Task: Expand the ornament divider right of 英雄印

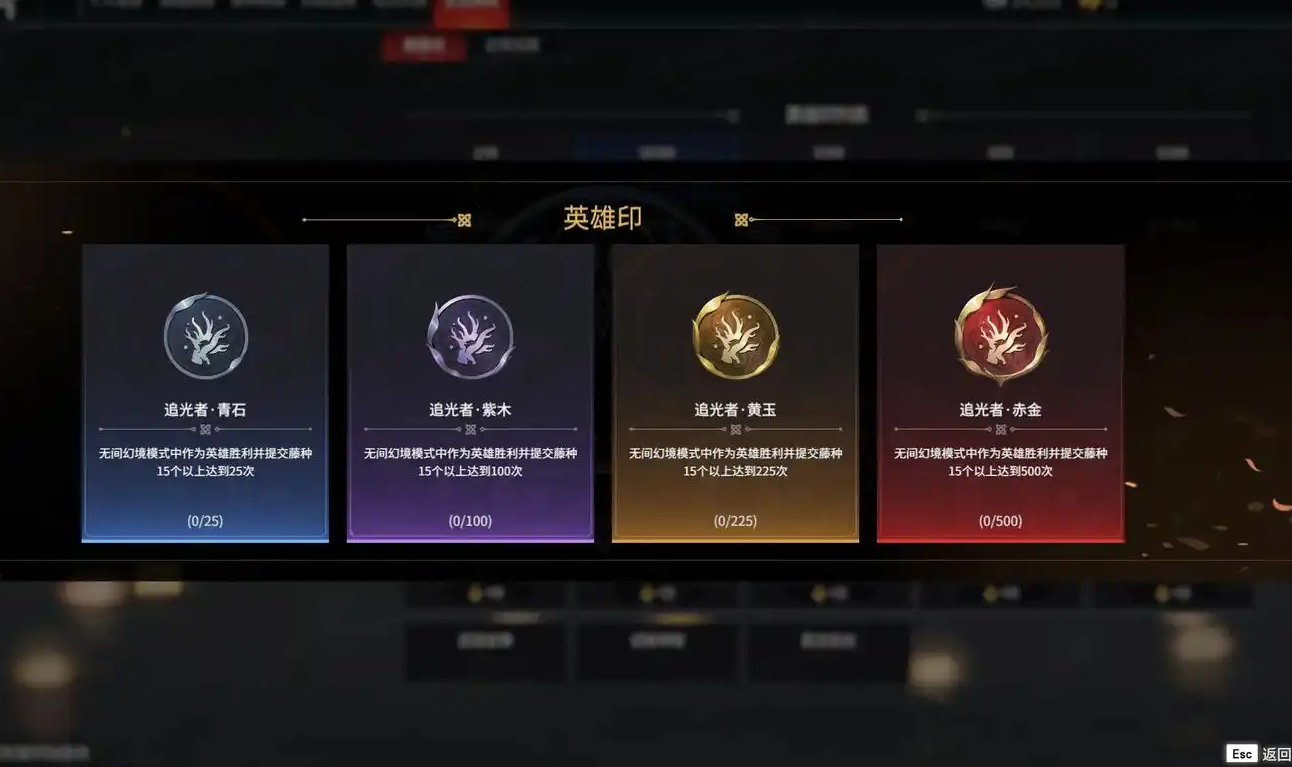Action: (x=742, y=217)
